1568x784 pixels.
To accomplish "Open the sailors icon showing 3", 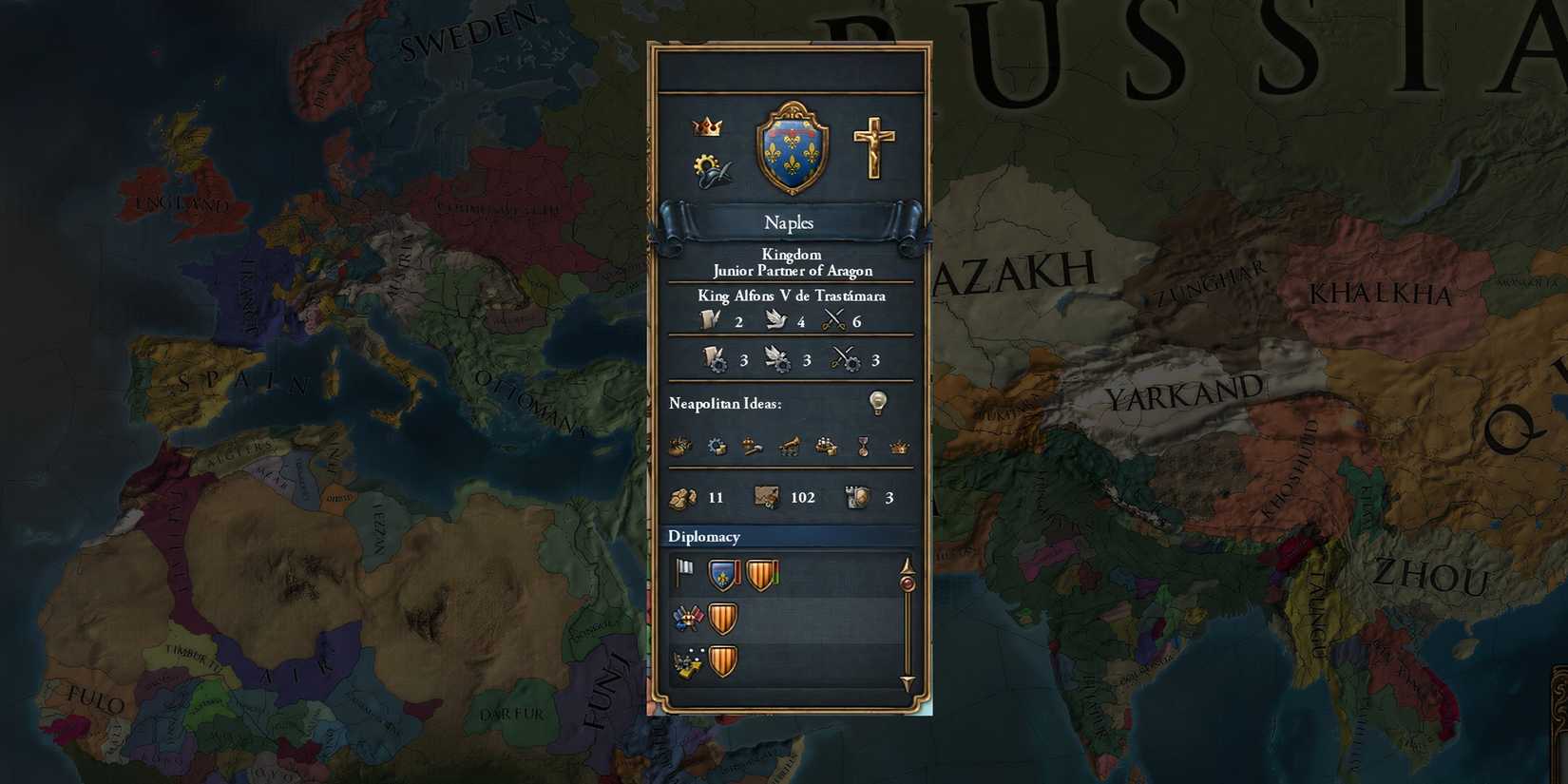I will click(858, 497).
